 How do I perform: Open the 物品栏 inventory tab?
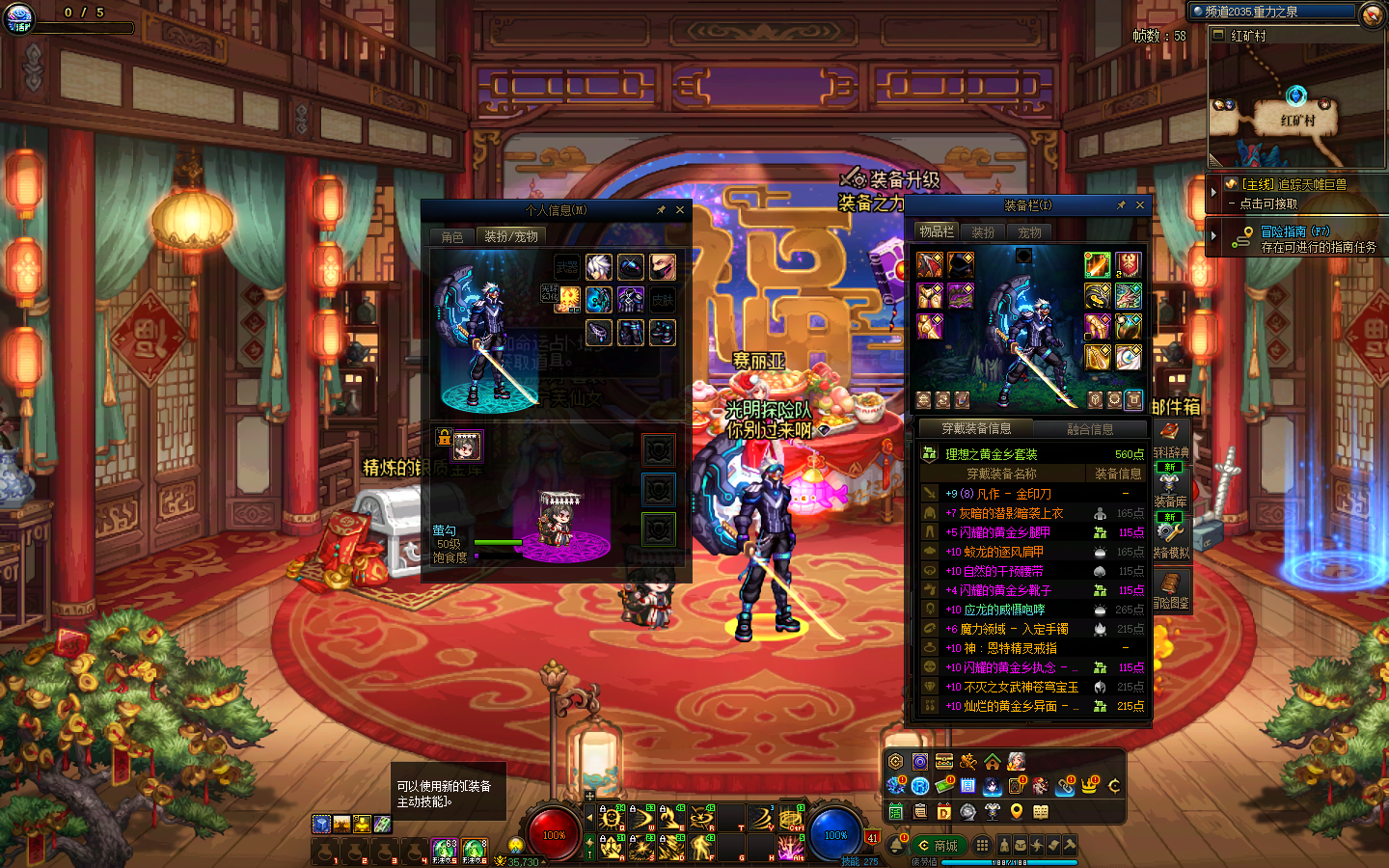(x=936, y=231)
